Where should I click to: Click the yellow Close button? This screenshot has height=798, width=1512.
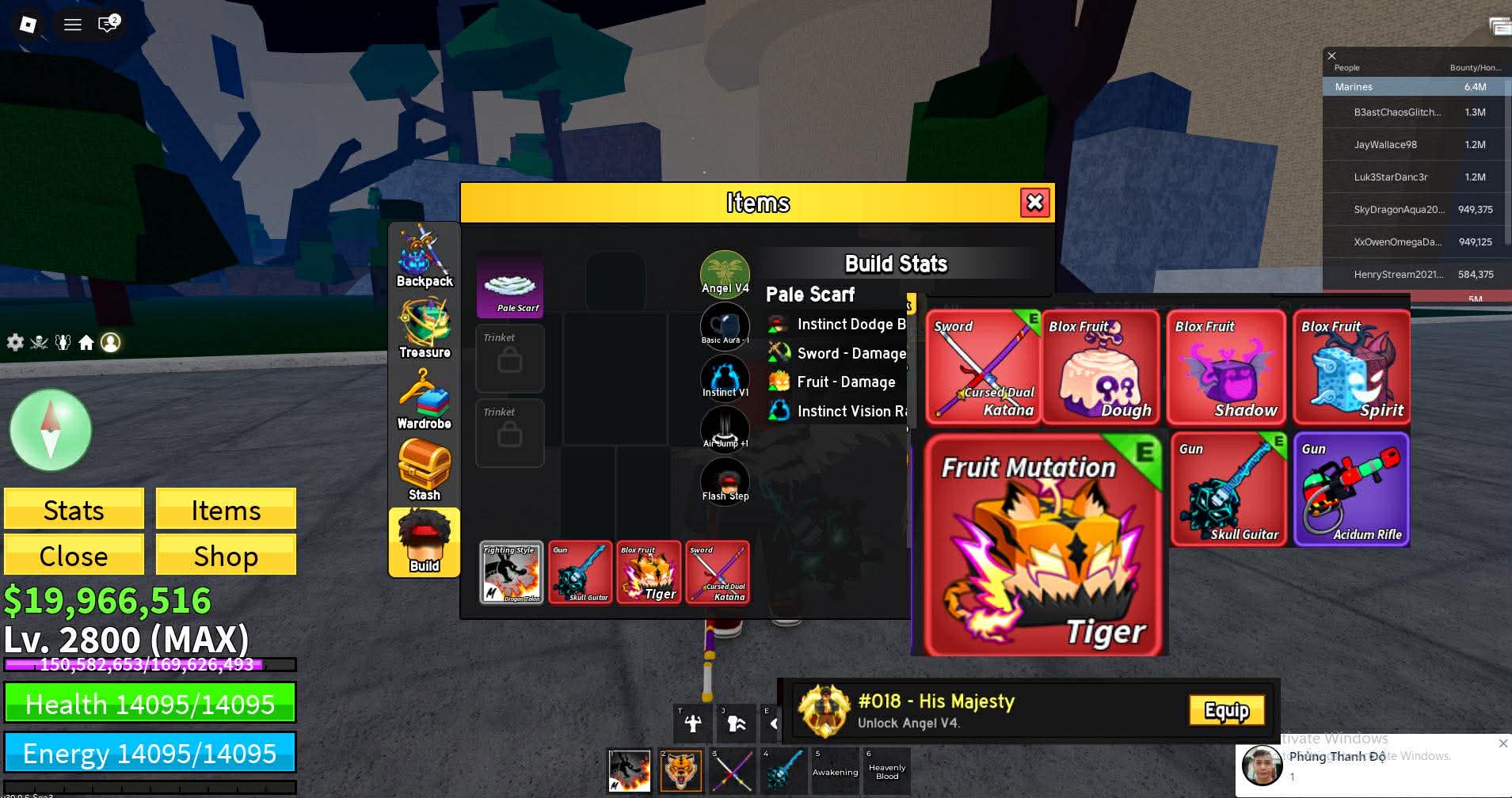(x=74, y=556)
